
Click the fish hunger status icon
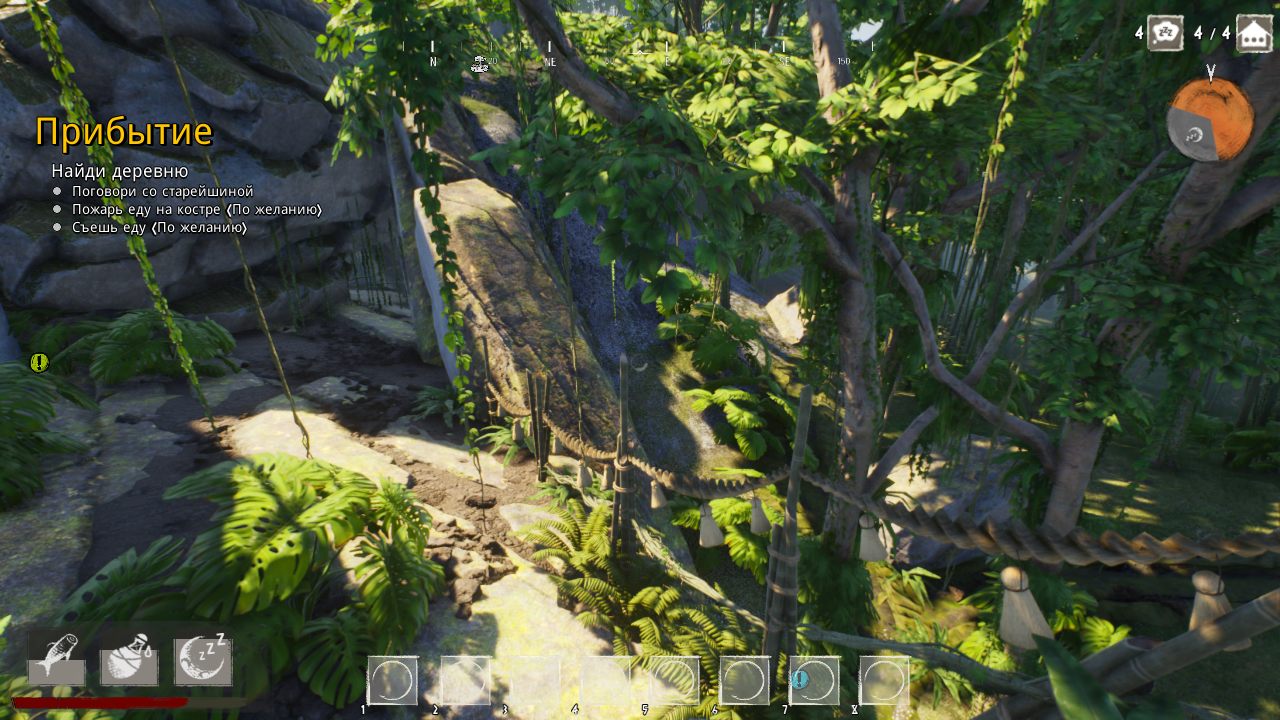(x=56, y=659)
